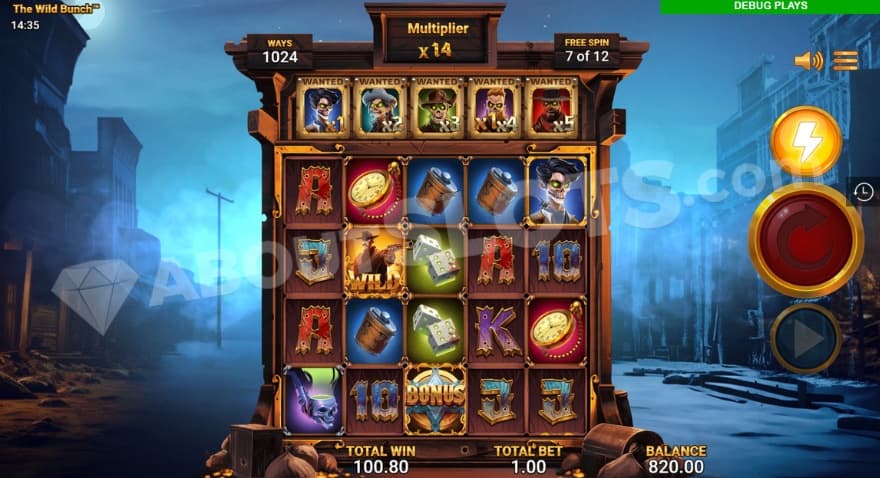The width and height of the screenshot is (880, 478).
Task: Spin the reels with the red button
Action: tap(806, 241)
